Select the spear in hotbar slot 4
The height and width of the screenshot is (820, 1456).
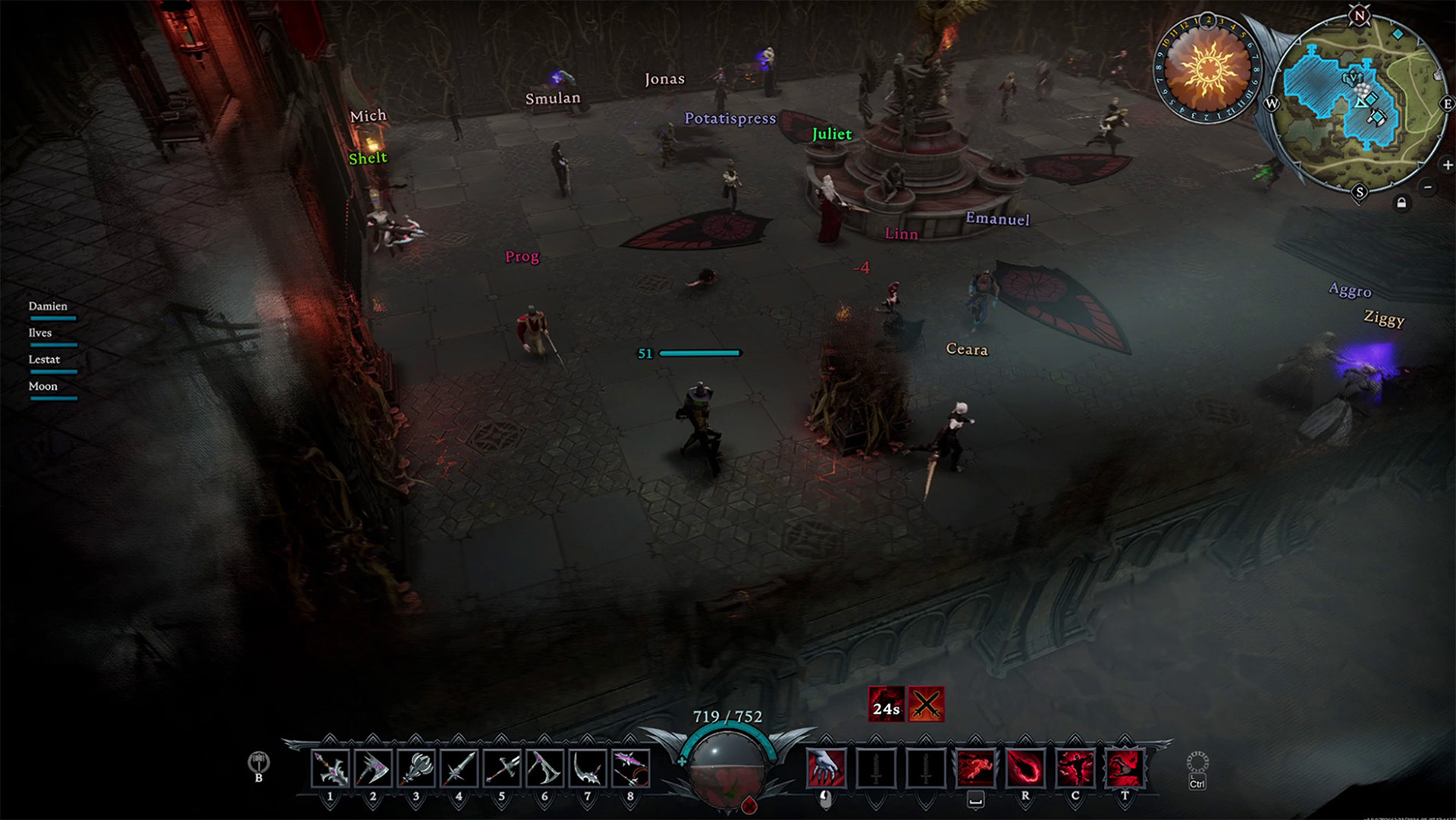pos(459,768)
